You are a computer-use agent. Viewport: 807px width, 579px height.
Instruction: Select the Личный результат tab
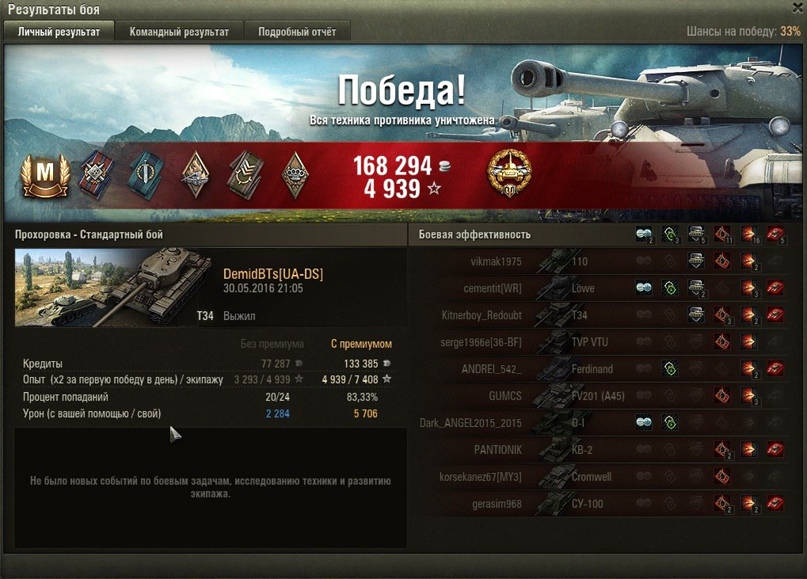click(x=59, y=32)
